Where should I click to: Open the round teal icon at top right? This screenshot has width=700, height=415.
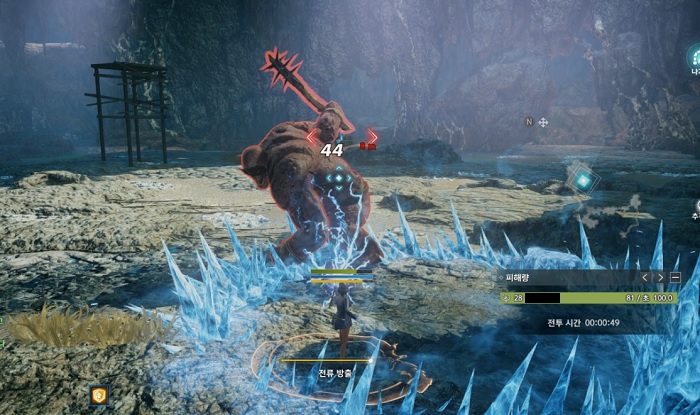(693, 58)
